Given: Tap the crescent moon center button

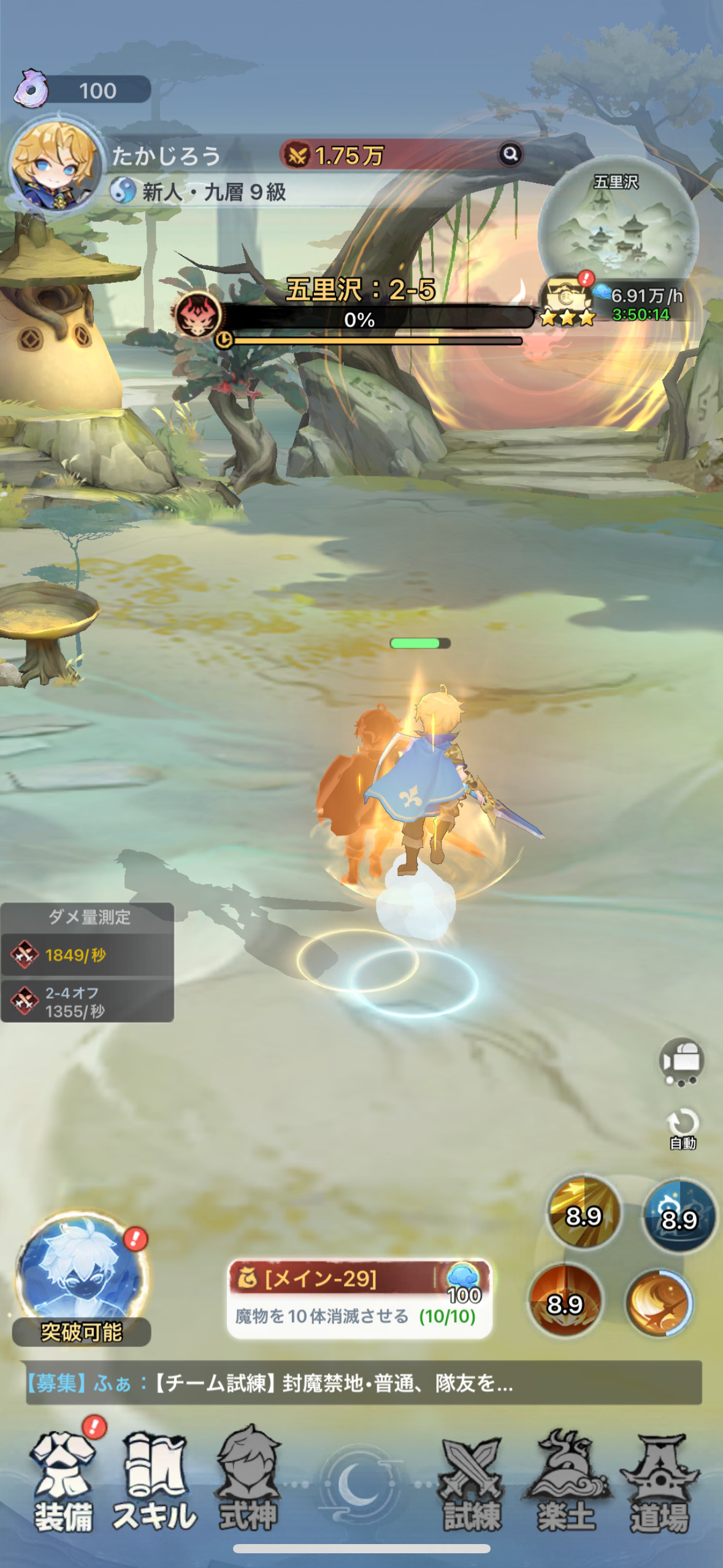Looking at the screenshot, I should (x=361, y=1483).
